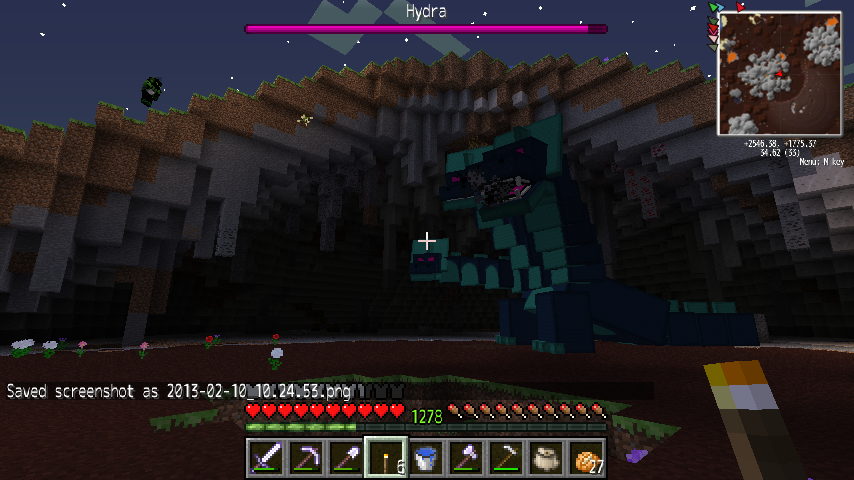Select the water bucket hotbar slot
Viewport: 854px width, 480px height.
(x=426, y=458)
